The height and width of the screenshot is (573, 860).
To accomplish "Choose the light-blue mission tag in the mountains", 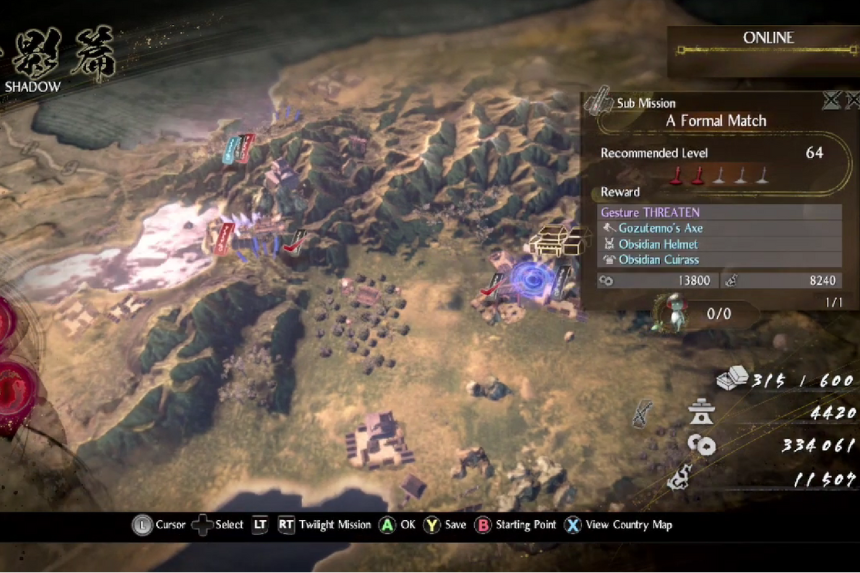I will pyautogui.click(x=232, y=150).
